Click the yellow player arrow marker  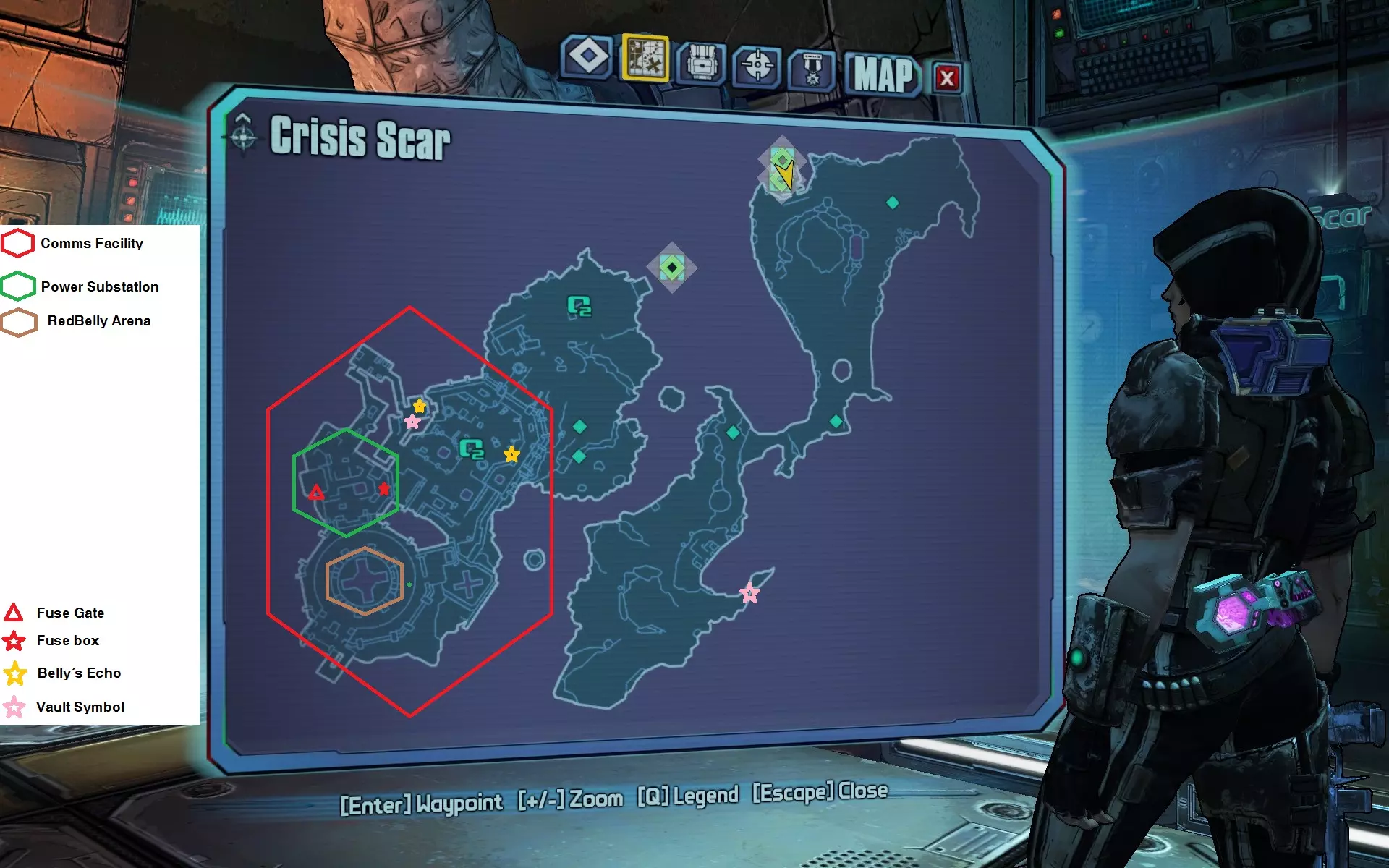(x=784, y=174)
